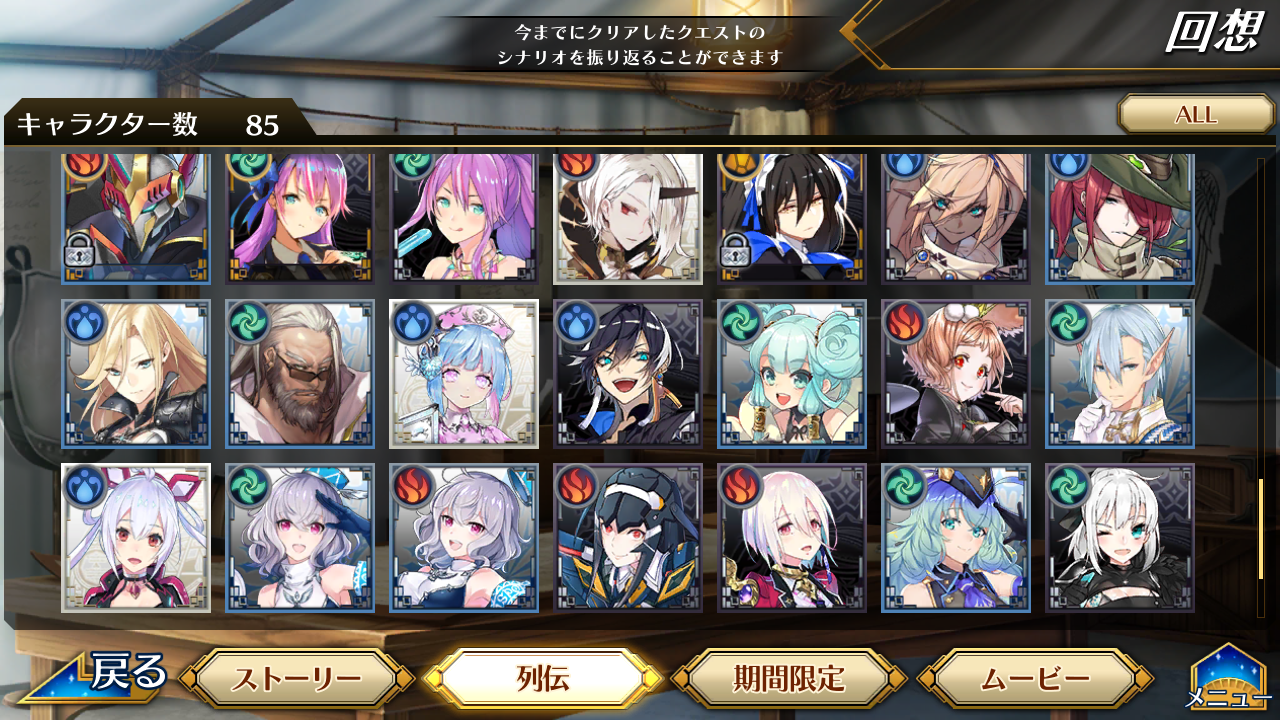Open the silver-haired elf portrait

pos(1119,374)
